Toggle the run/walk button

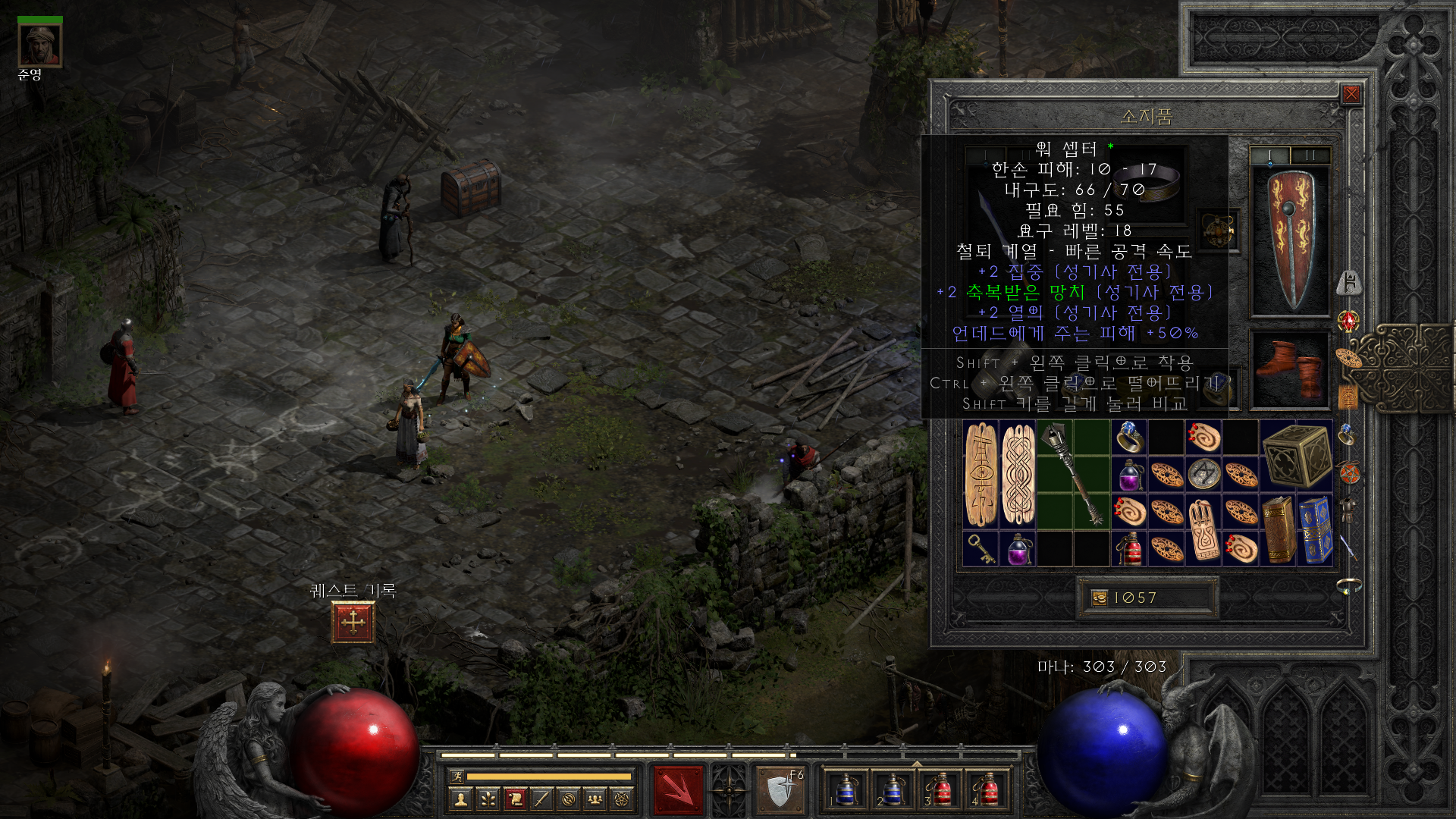click(457, 776)
